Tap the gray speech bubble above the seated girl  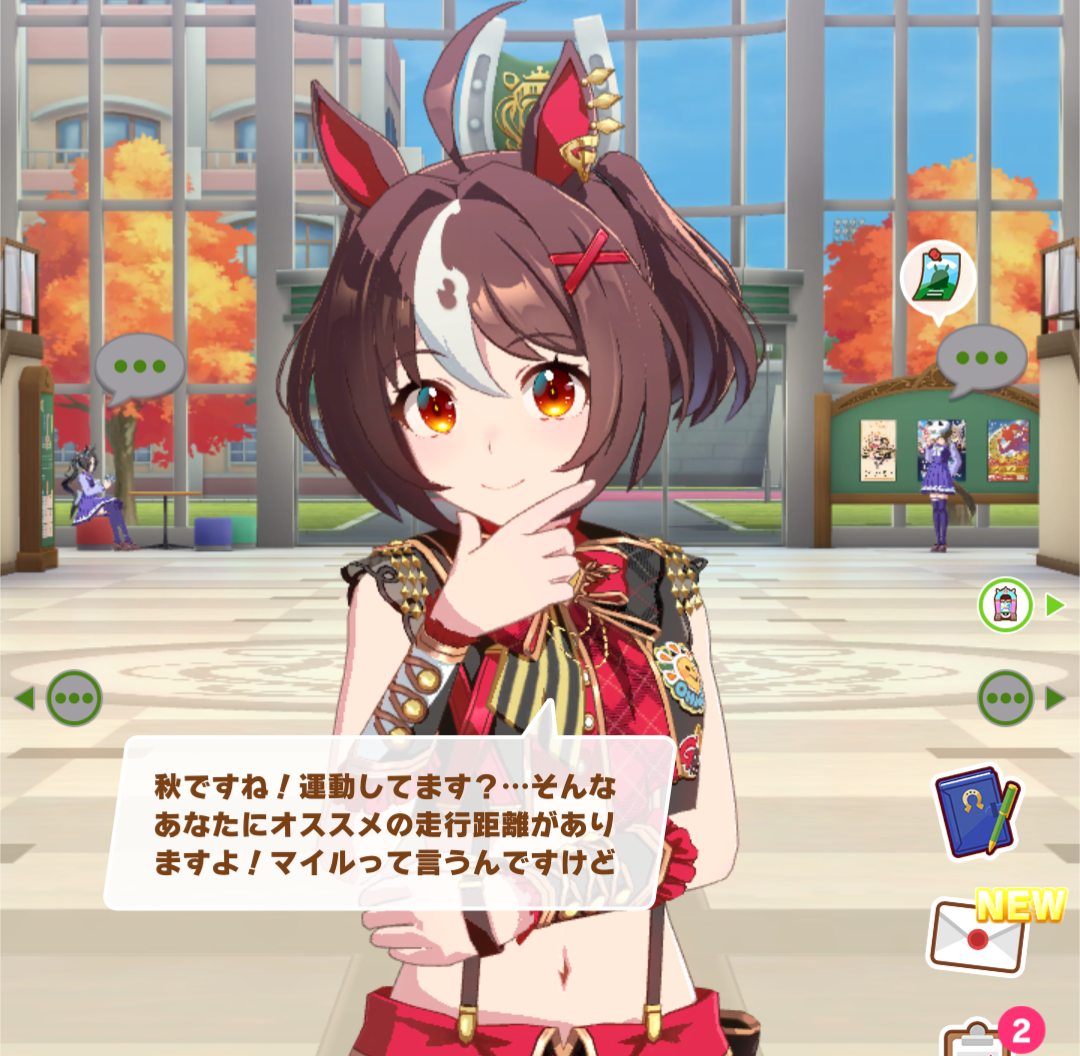(x=140, y=367)
